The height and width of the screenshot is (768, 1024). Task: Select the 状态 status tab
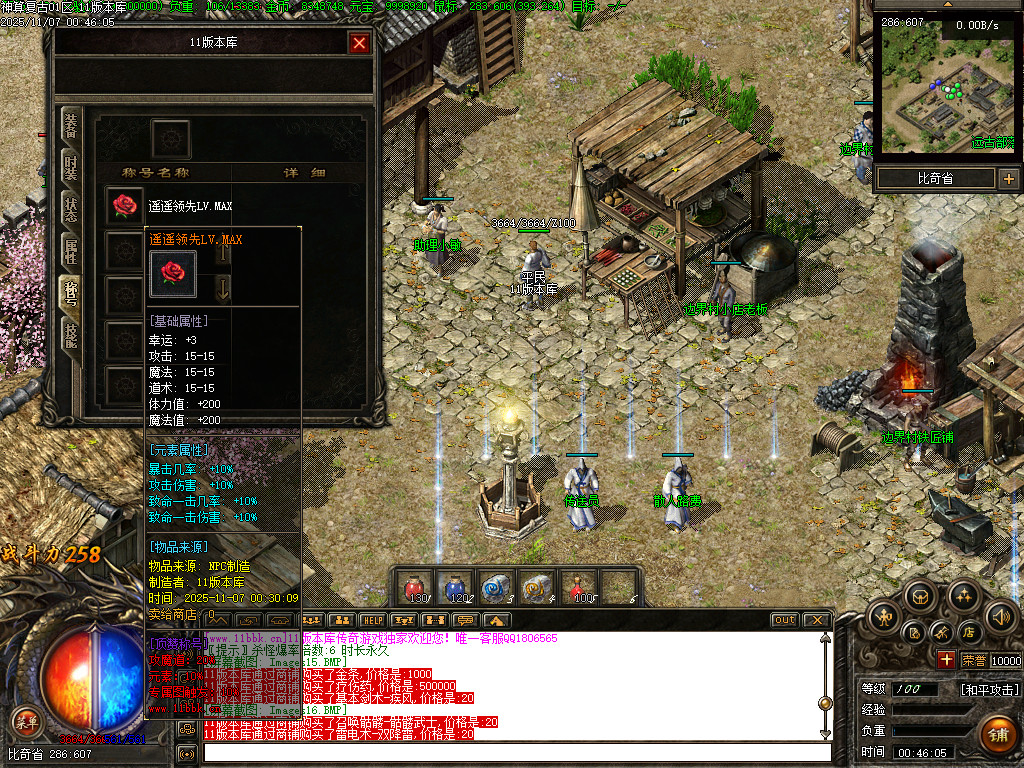coord(71,209)
